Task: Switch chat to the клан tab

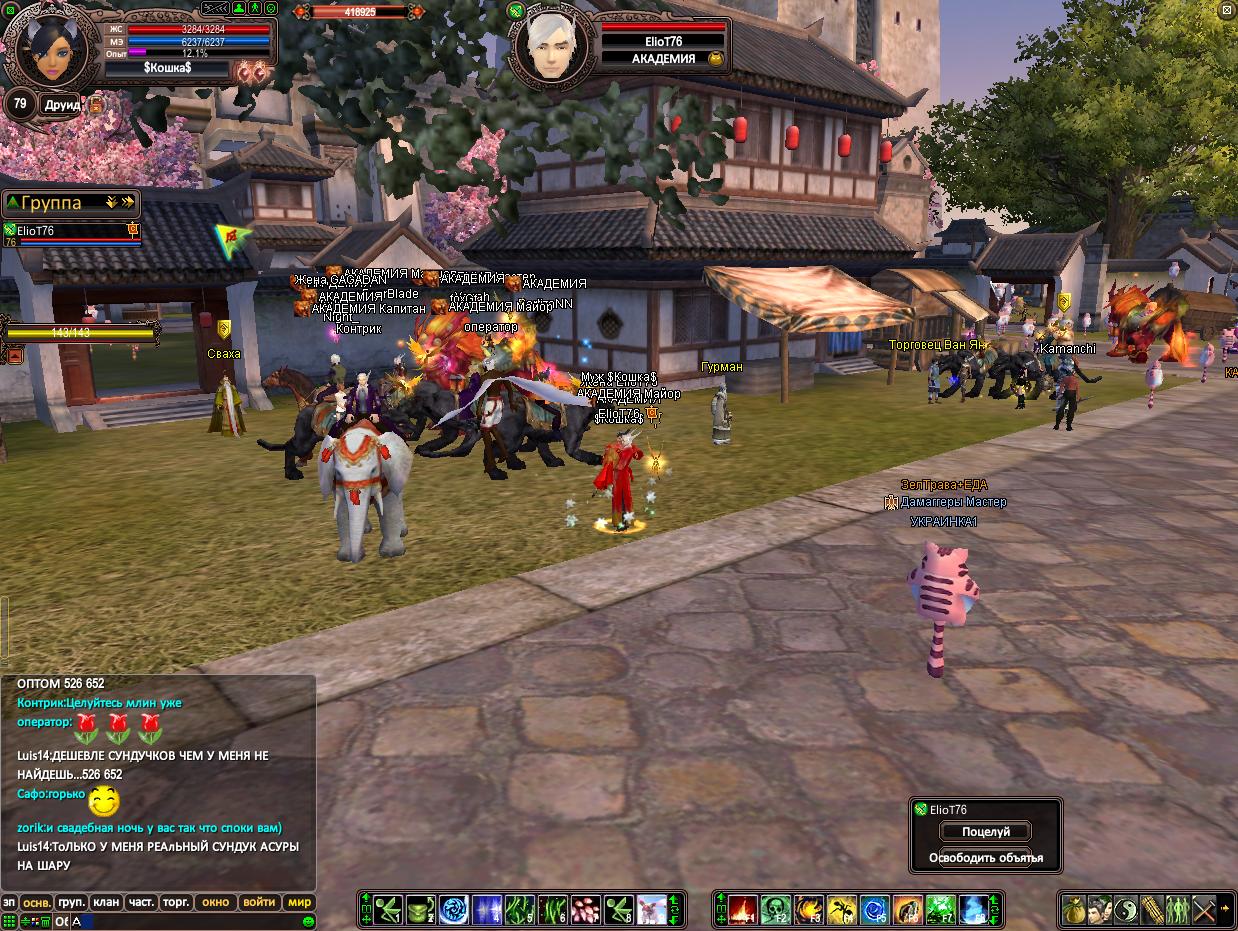Action: coord(106,902)
